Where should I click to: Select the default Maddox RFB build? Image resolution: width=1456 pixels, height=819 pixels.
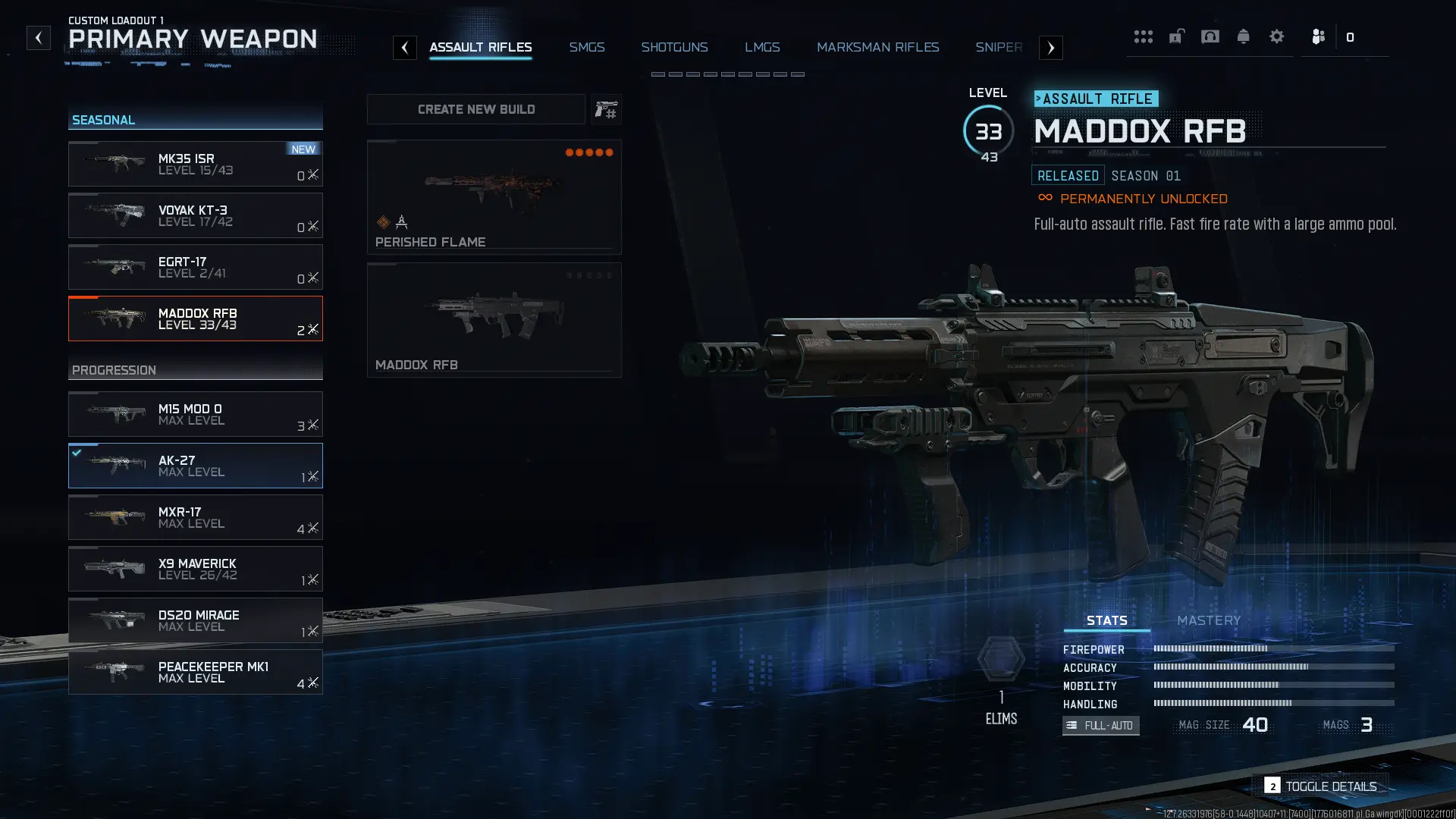point(494,319)
